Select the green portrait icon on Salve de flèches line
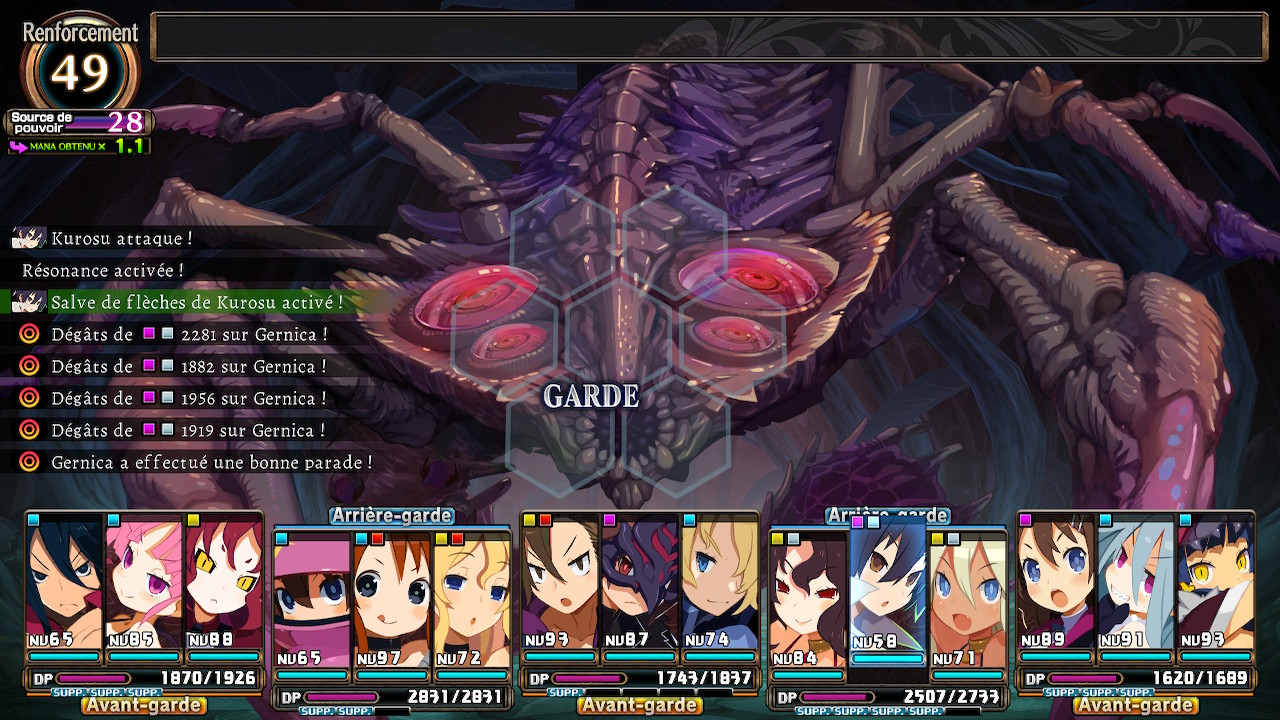The height and width of the screenshot is (720, 1280). point(28,299)
